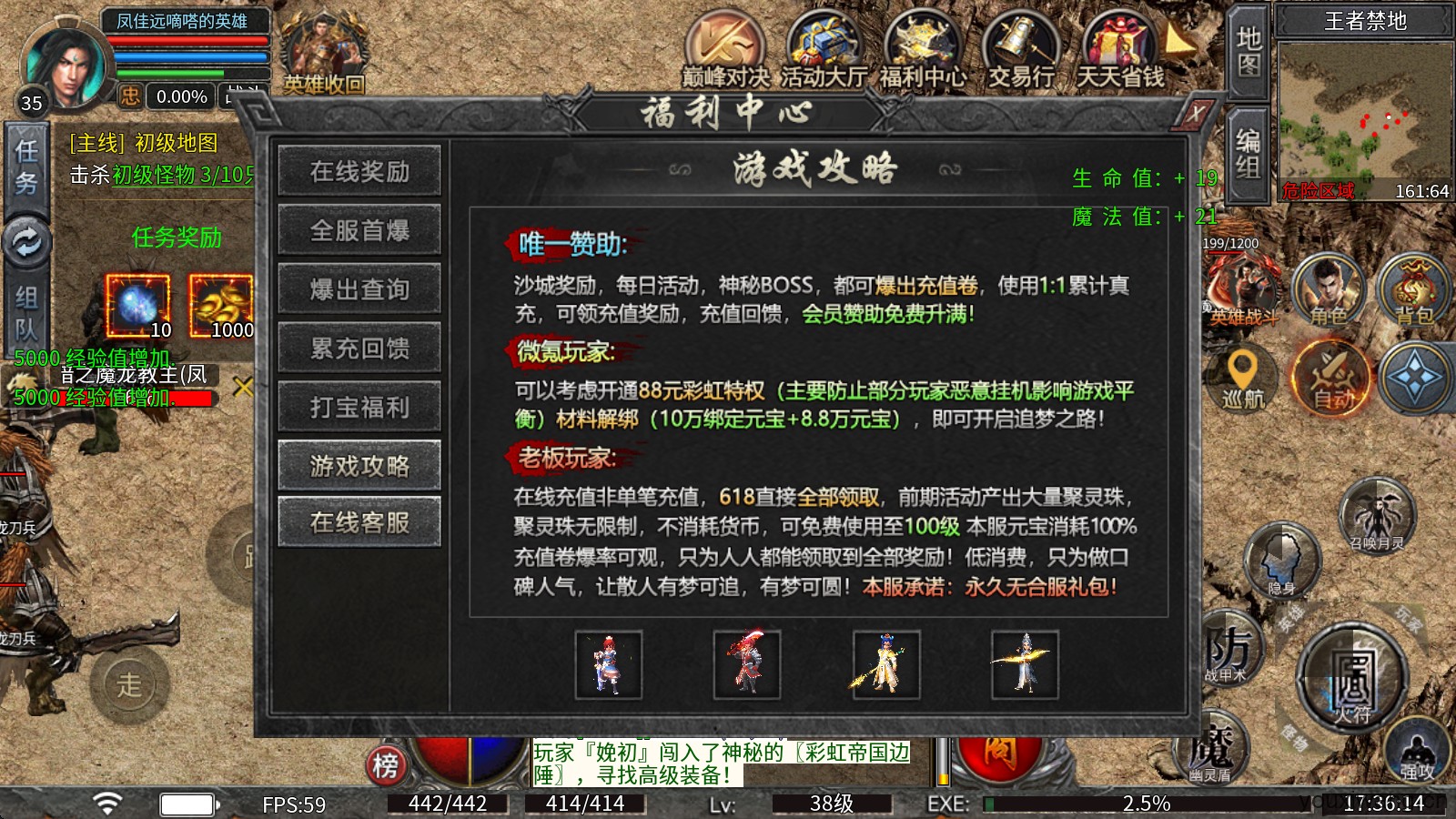The height and width of the screenshot is (819, 1456).
Task: Tap the 榜 leaderboard button
Action: 386,764
